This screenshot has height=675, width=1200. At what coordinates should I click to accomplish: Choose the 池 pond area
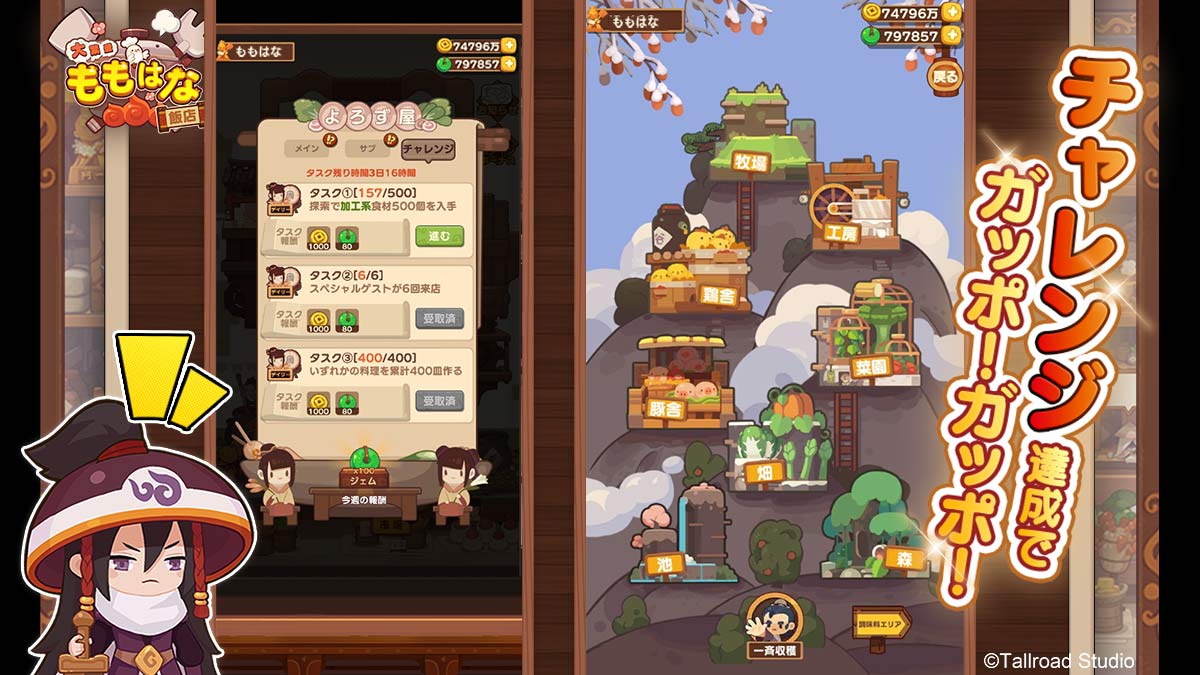(x=661, y=563)
